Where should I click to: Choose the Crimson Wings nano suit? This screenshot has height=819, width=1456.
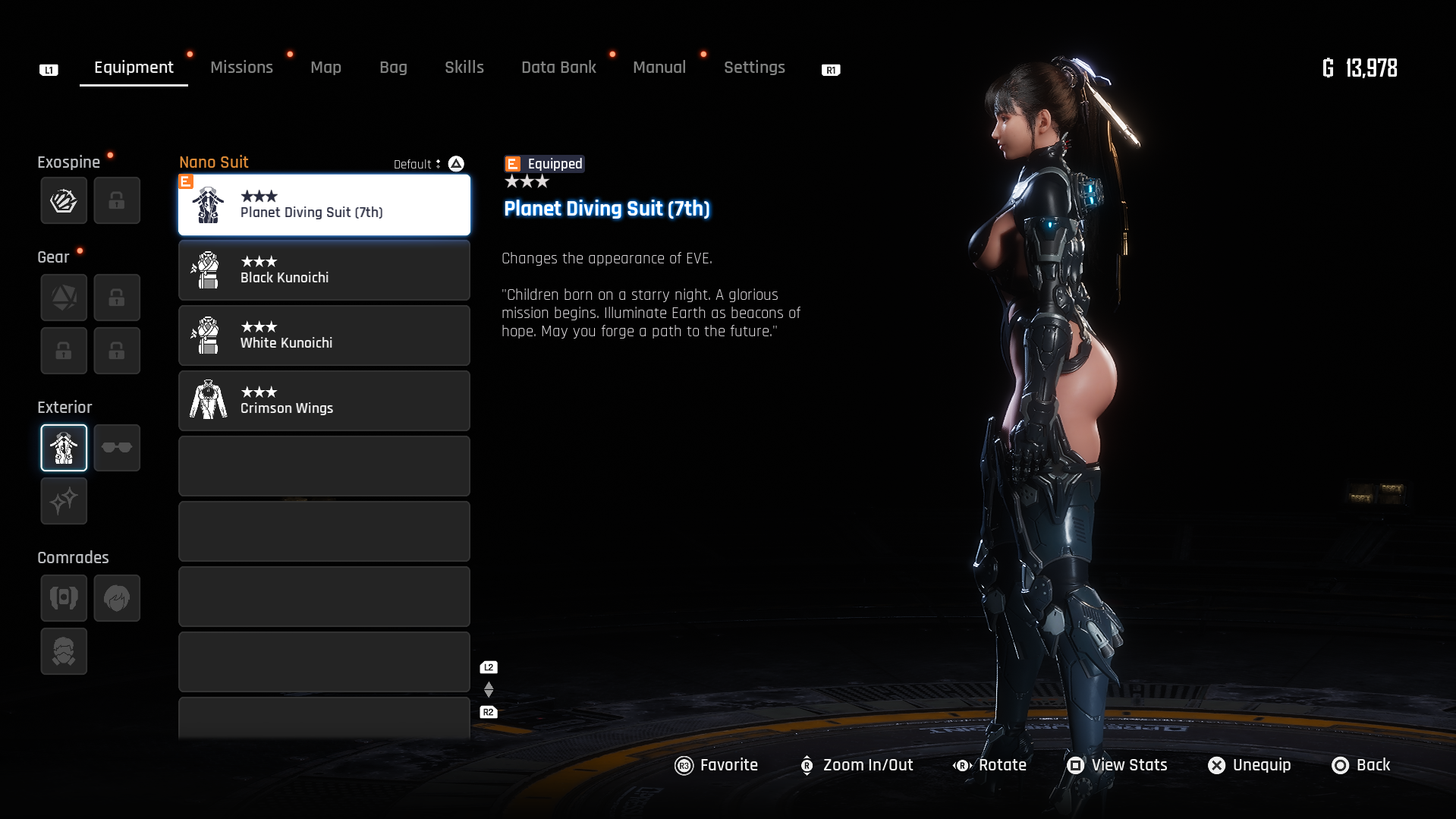(x=324, y=401)
